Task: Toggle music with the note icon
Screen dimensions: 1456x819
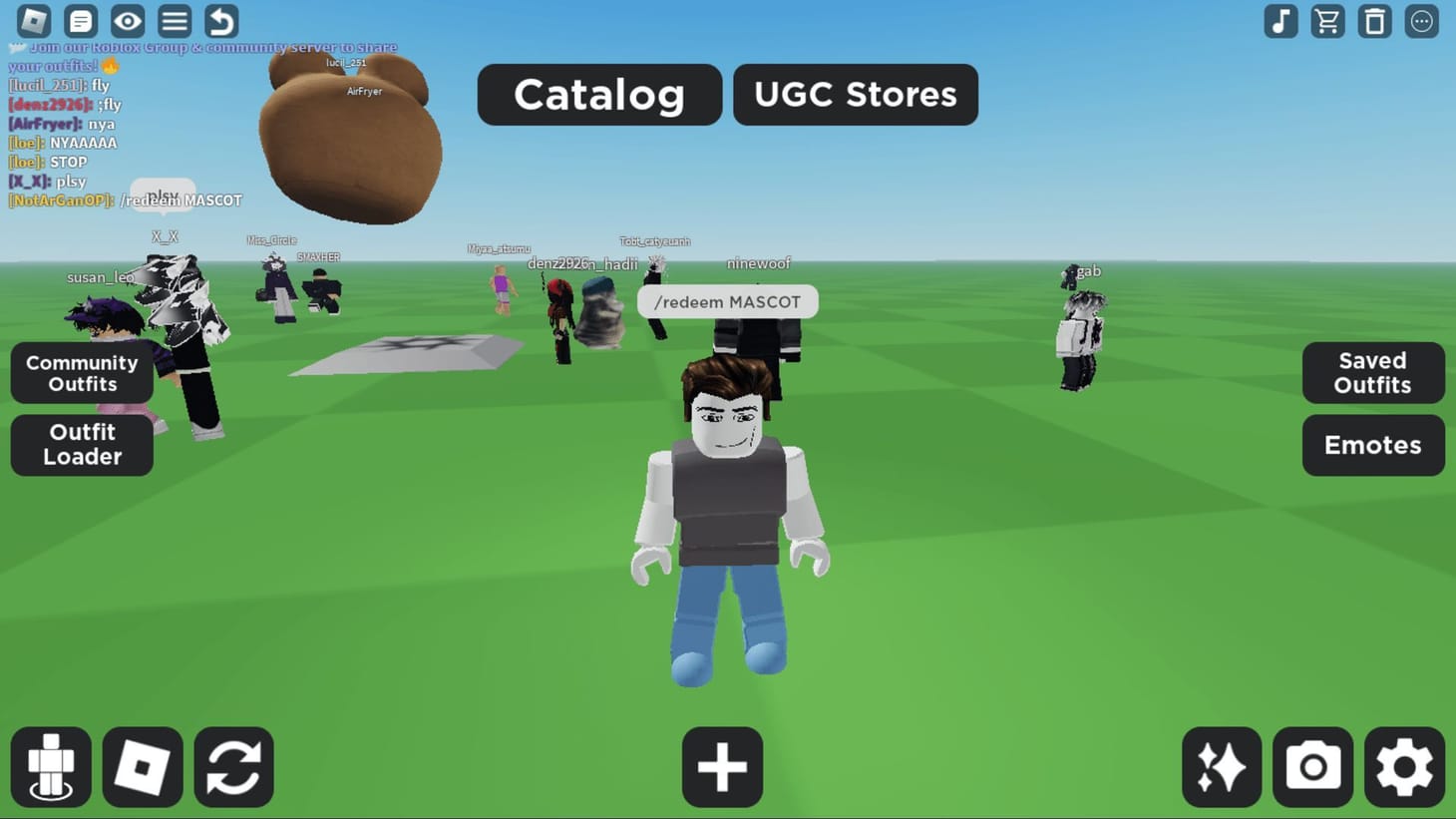Action: pos(1280,21)
